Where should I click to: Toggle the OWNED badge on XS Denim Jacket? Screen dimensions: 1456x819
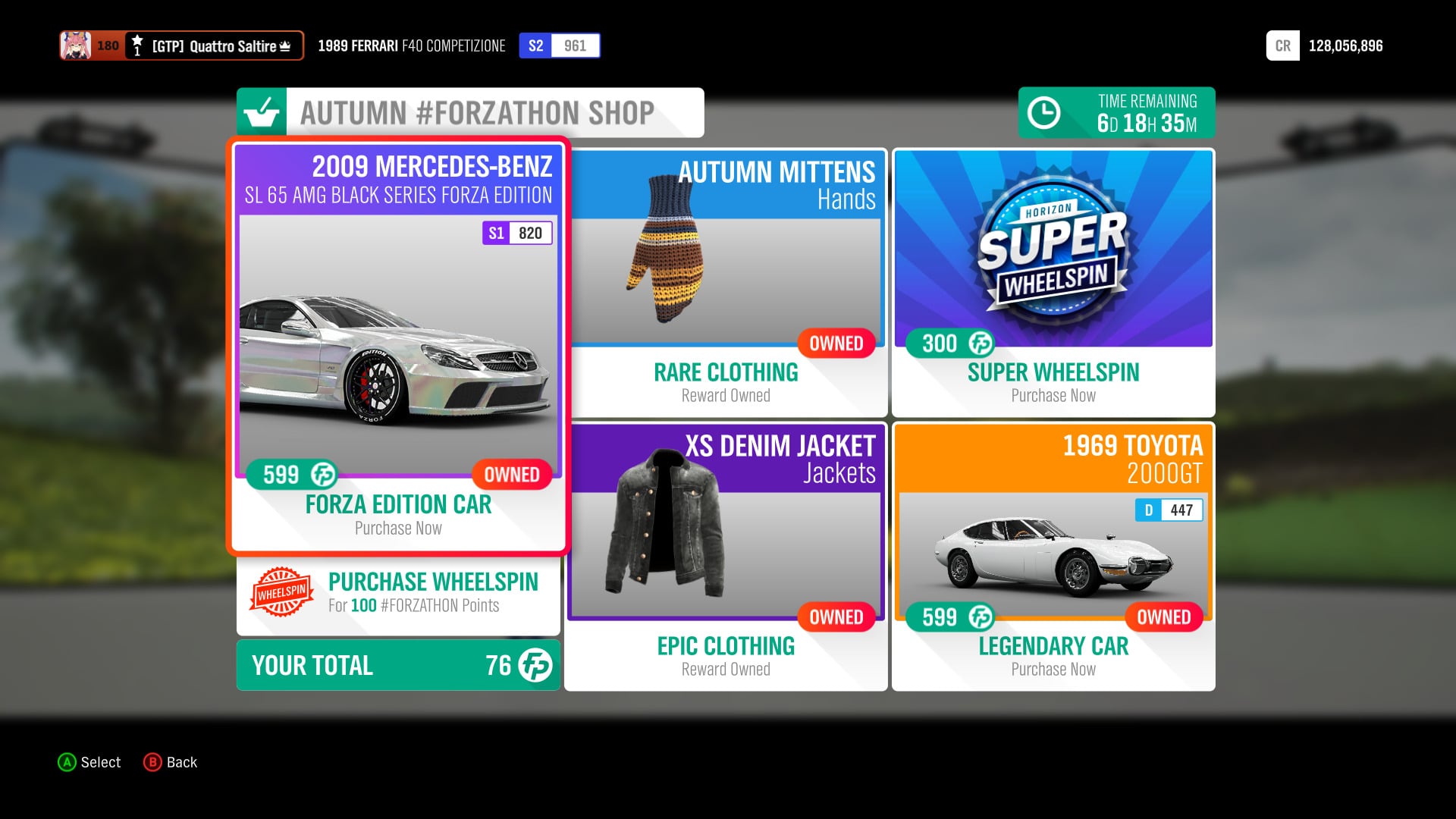point(836,617)
